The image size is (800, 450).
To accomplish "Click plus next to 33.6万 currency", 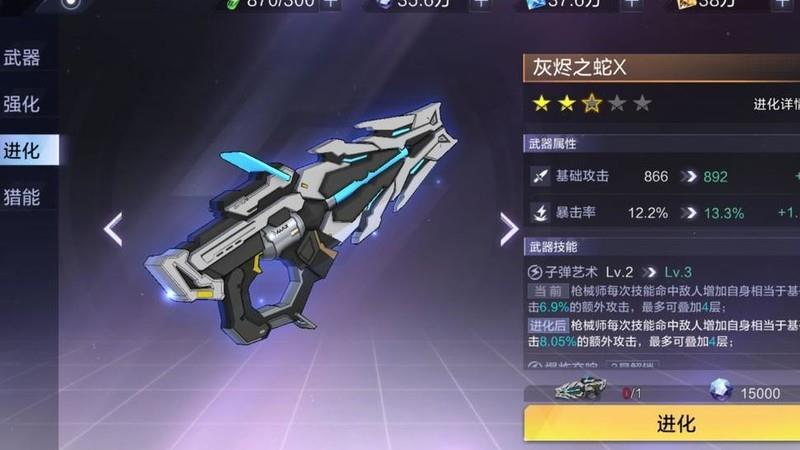I will pos(481,3).
